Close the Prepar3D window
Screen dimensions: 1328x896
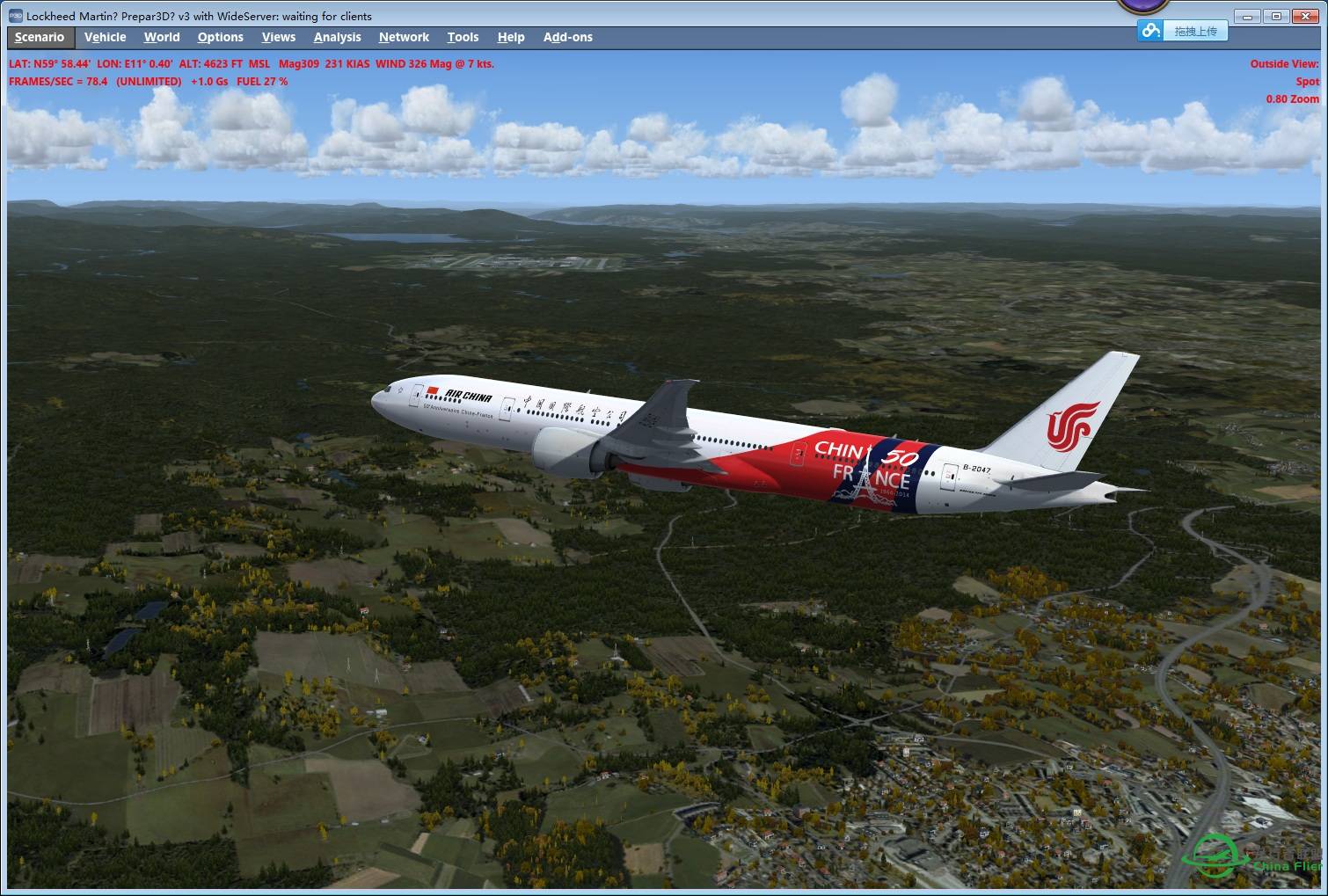coord(1306,16)
